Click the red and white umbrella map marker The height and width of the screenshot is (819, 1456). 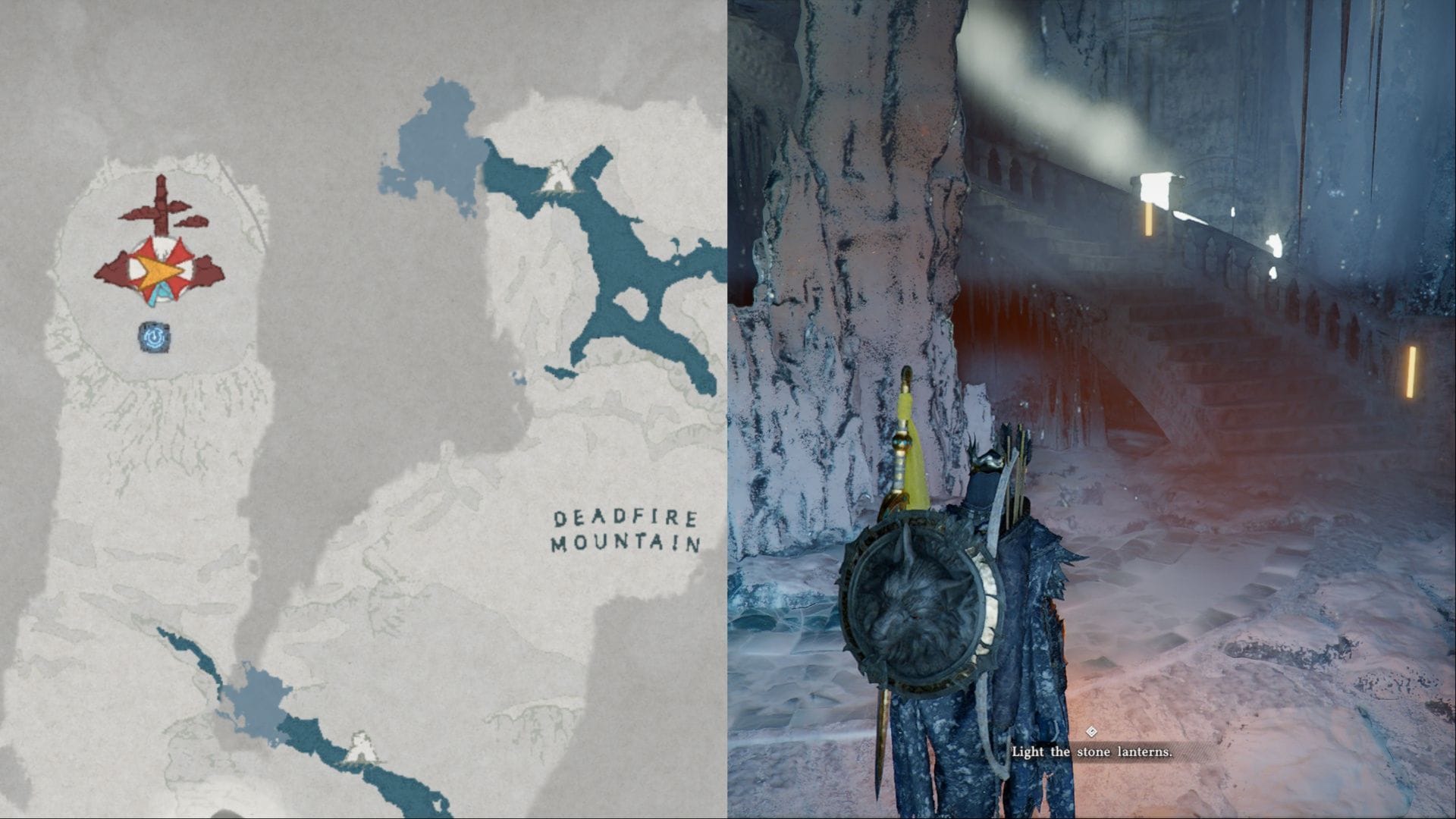point(159,270)
